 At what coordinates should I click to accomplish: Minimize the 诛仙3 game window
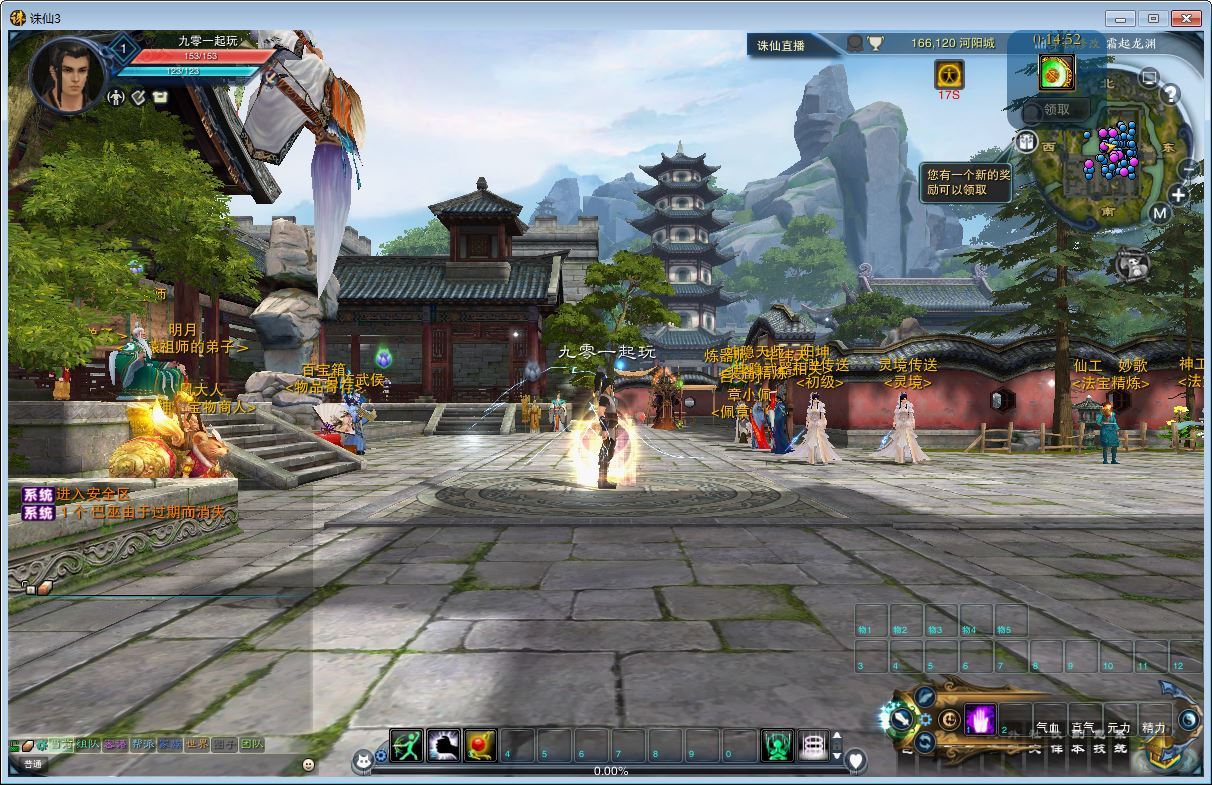1121,18
